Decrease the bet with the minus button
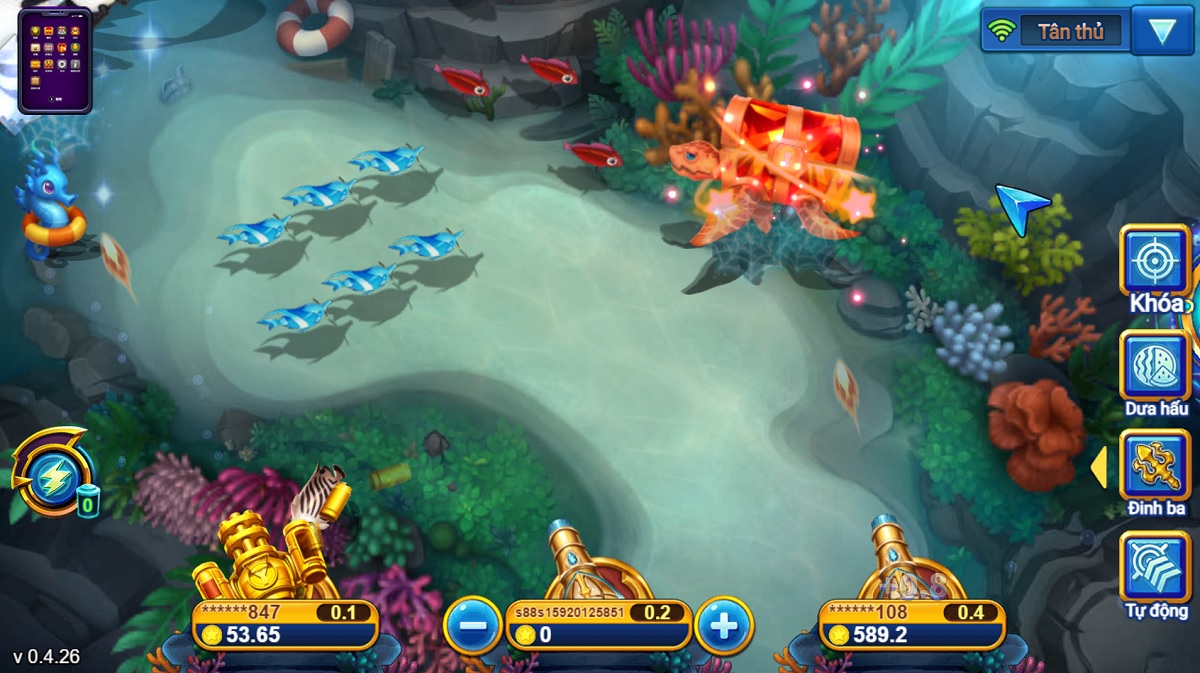The width and height of the screenshot is (1200, 673). tap(473, 626)
